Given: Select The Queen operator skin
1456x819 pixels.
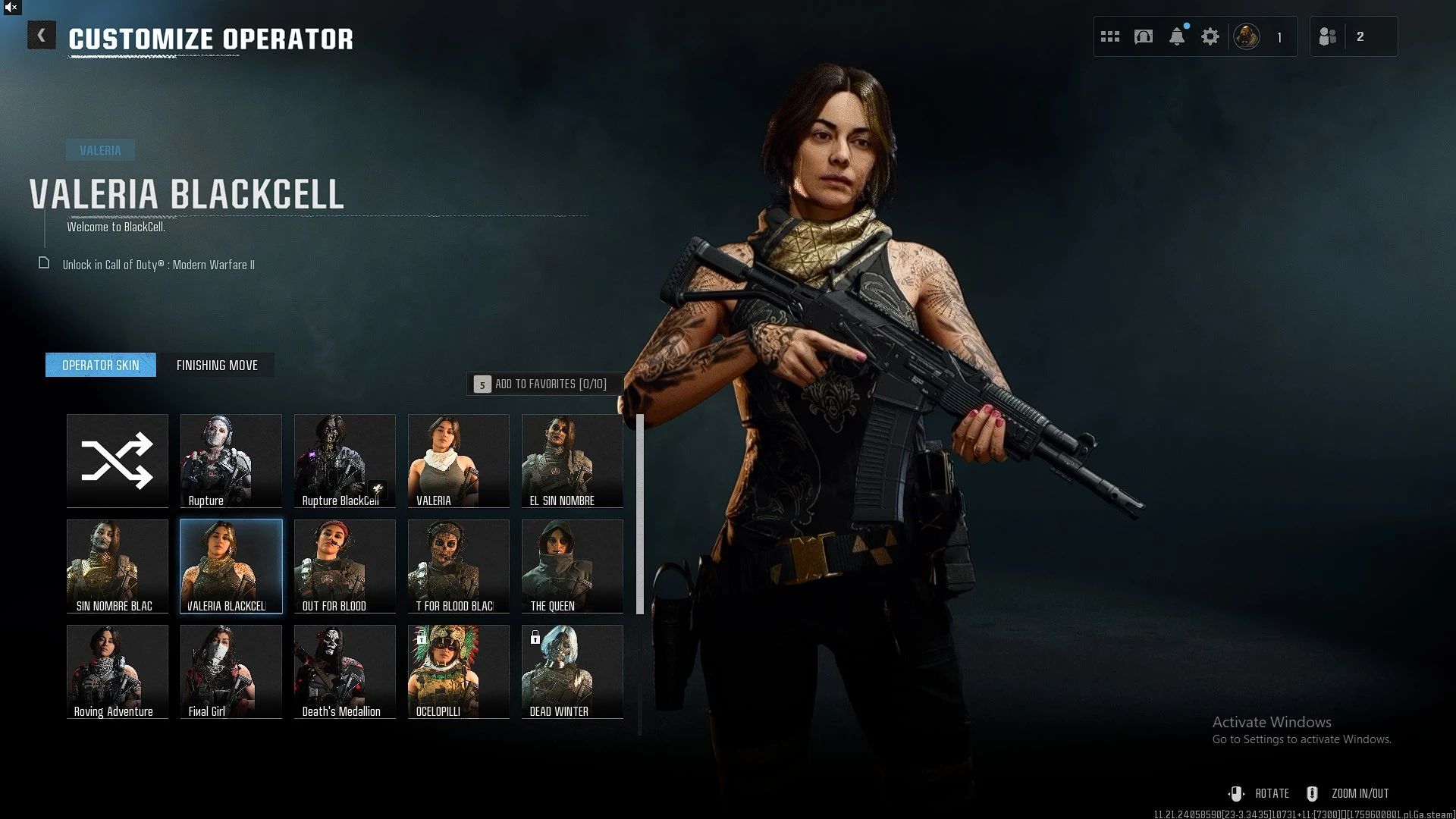Looking at the screenshot, I should pyautogui.click(x=573, y=566).
